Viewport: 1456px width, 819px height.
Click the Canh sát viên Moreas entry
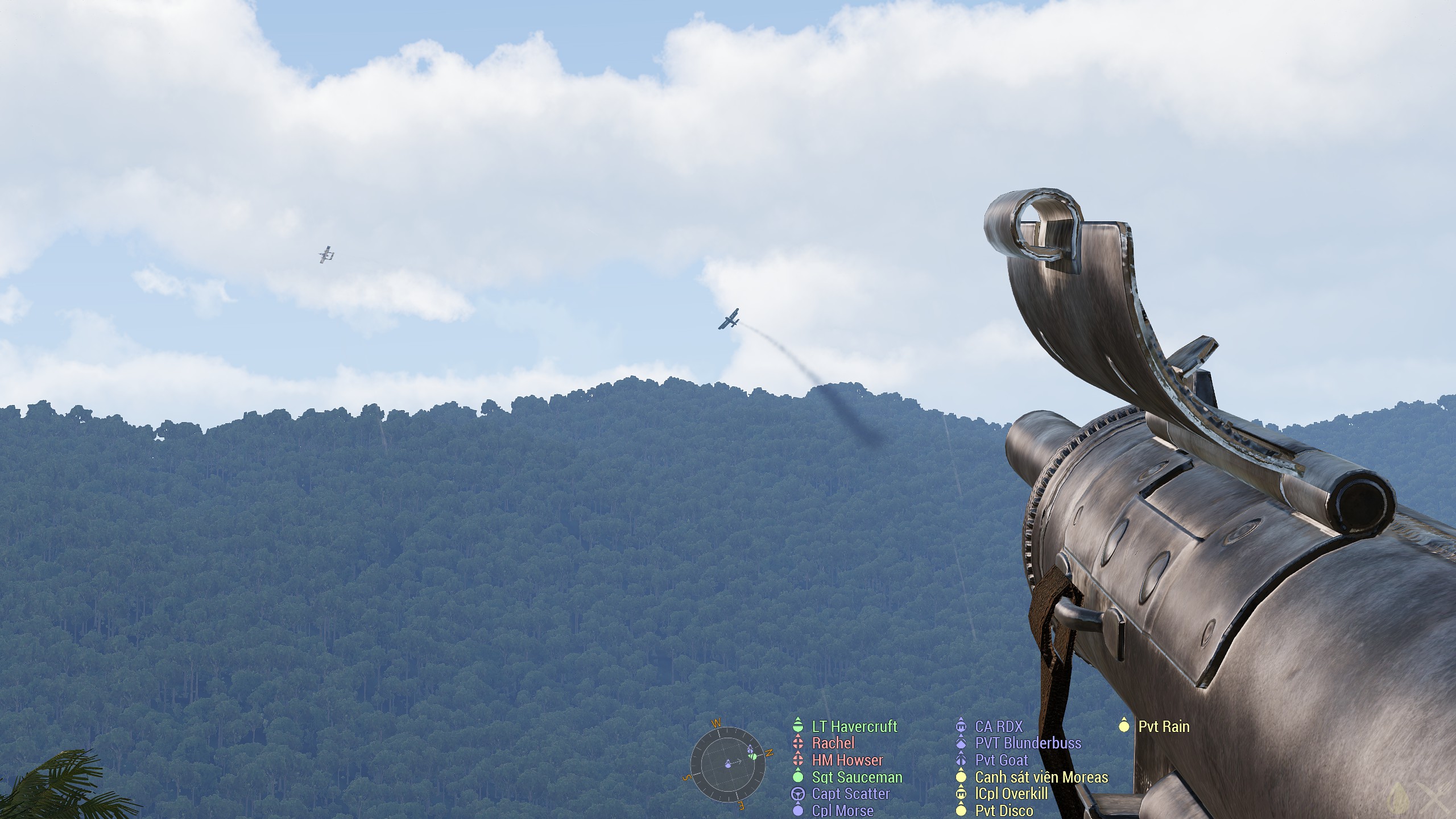point(1041,777)
